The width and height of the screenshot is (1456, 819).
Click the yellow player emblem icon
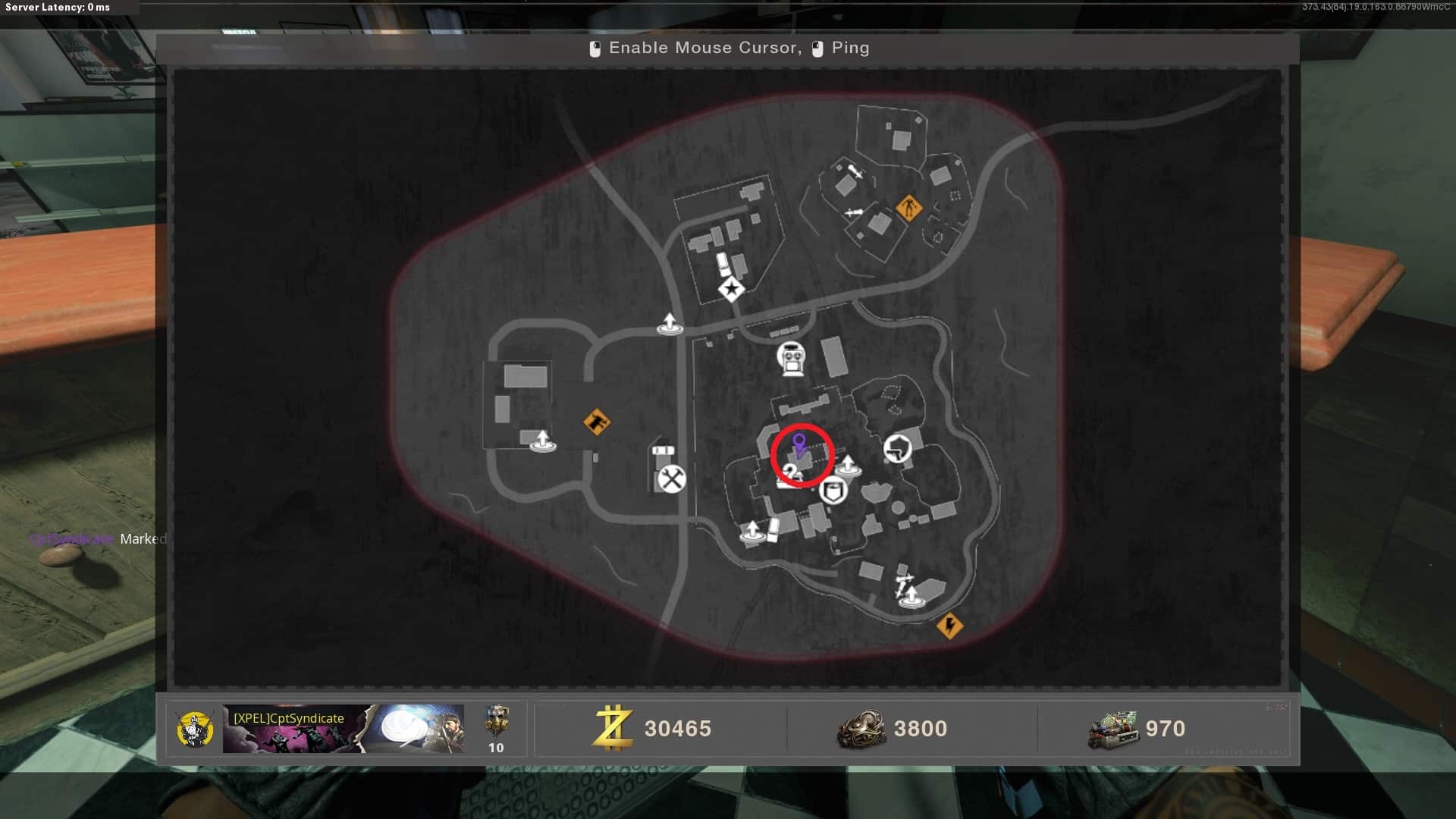194,730
